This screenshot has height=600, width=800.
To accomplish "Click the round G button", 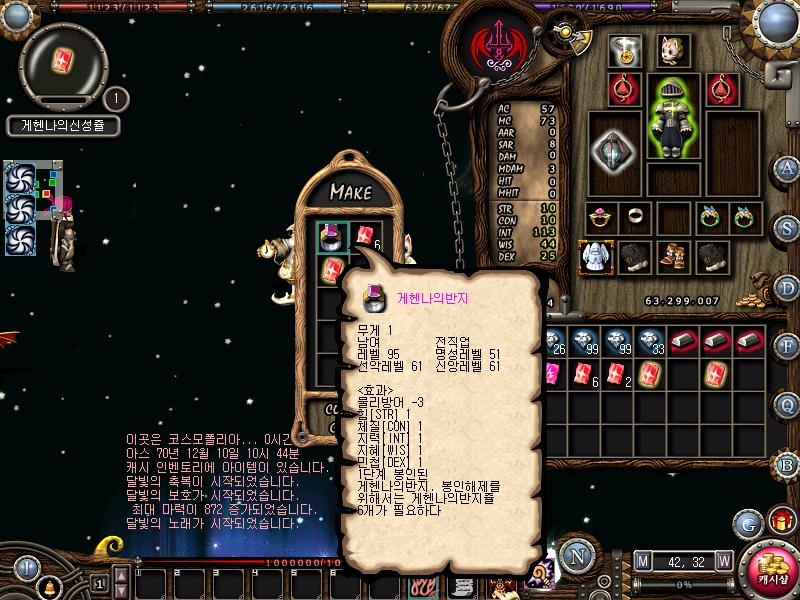I will pos(747,522).
